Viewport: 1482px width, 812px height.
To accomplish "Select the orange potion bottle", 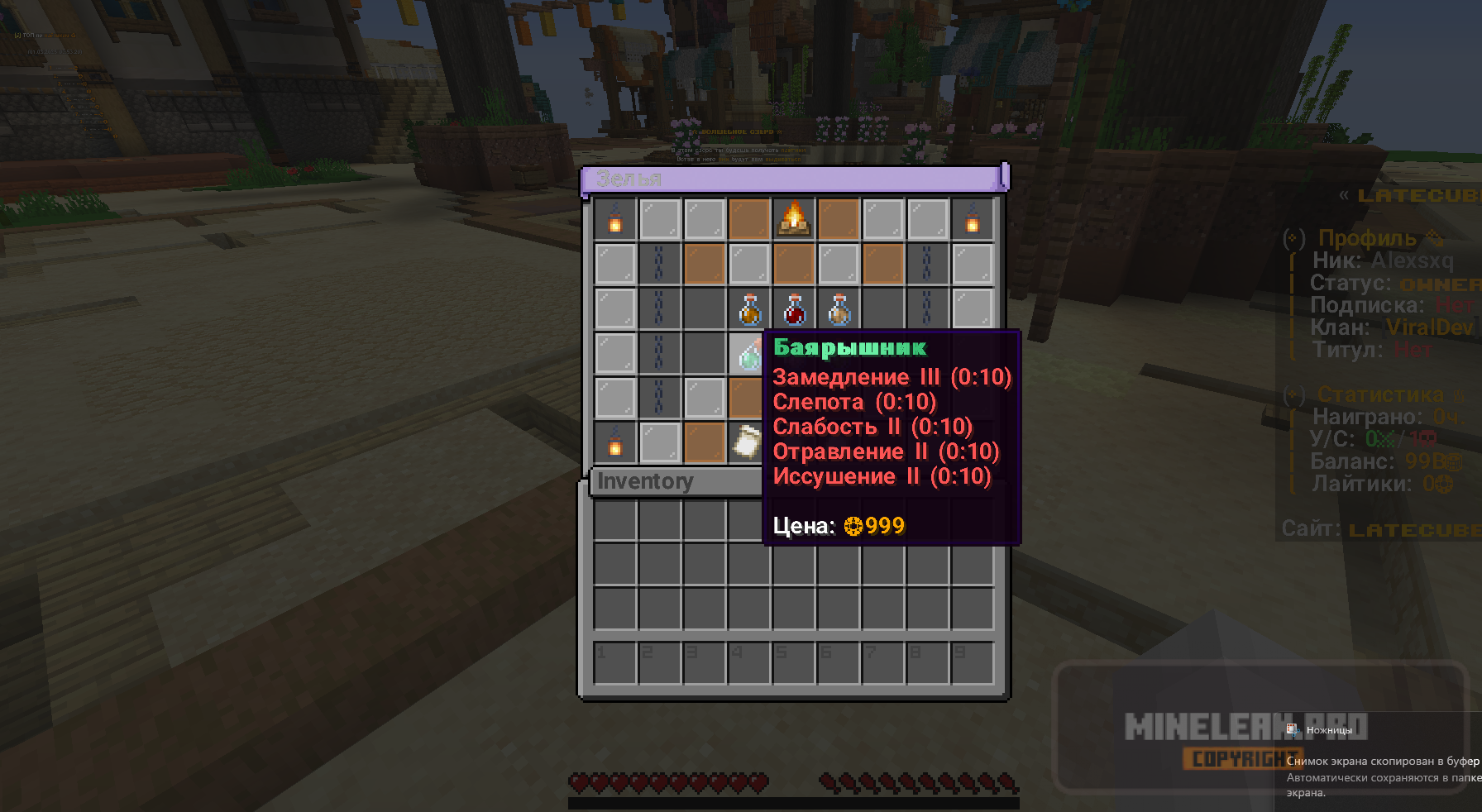I will tap(749, 309).
